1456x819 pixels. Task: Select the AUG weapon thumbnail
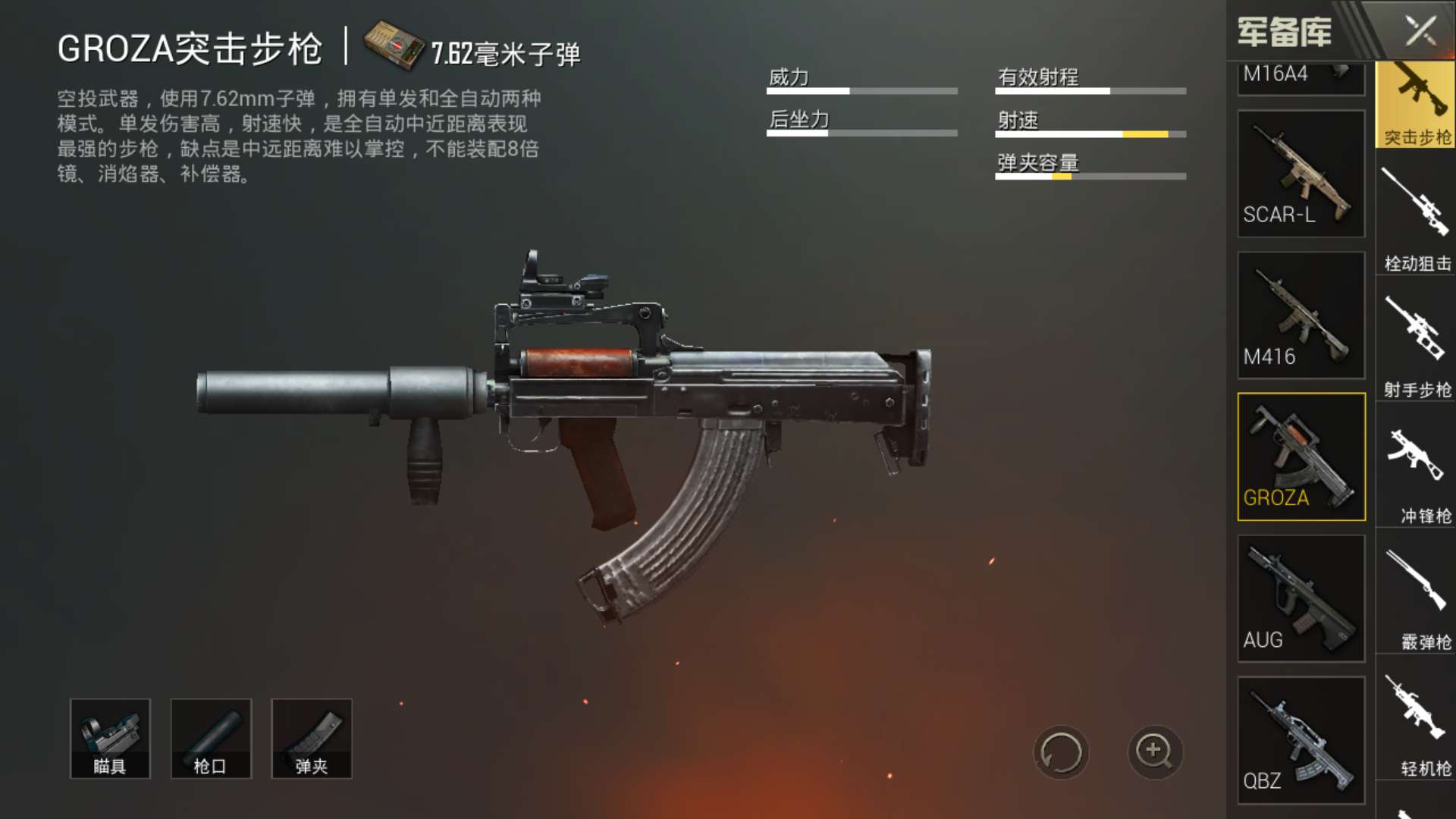(1300, 599)
